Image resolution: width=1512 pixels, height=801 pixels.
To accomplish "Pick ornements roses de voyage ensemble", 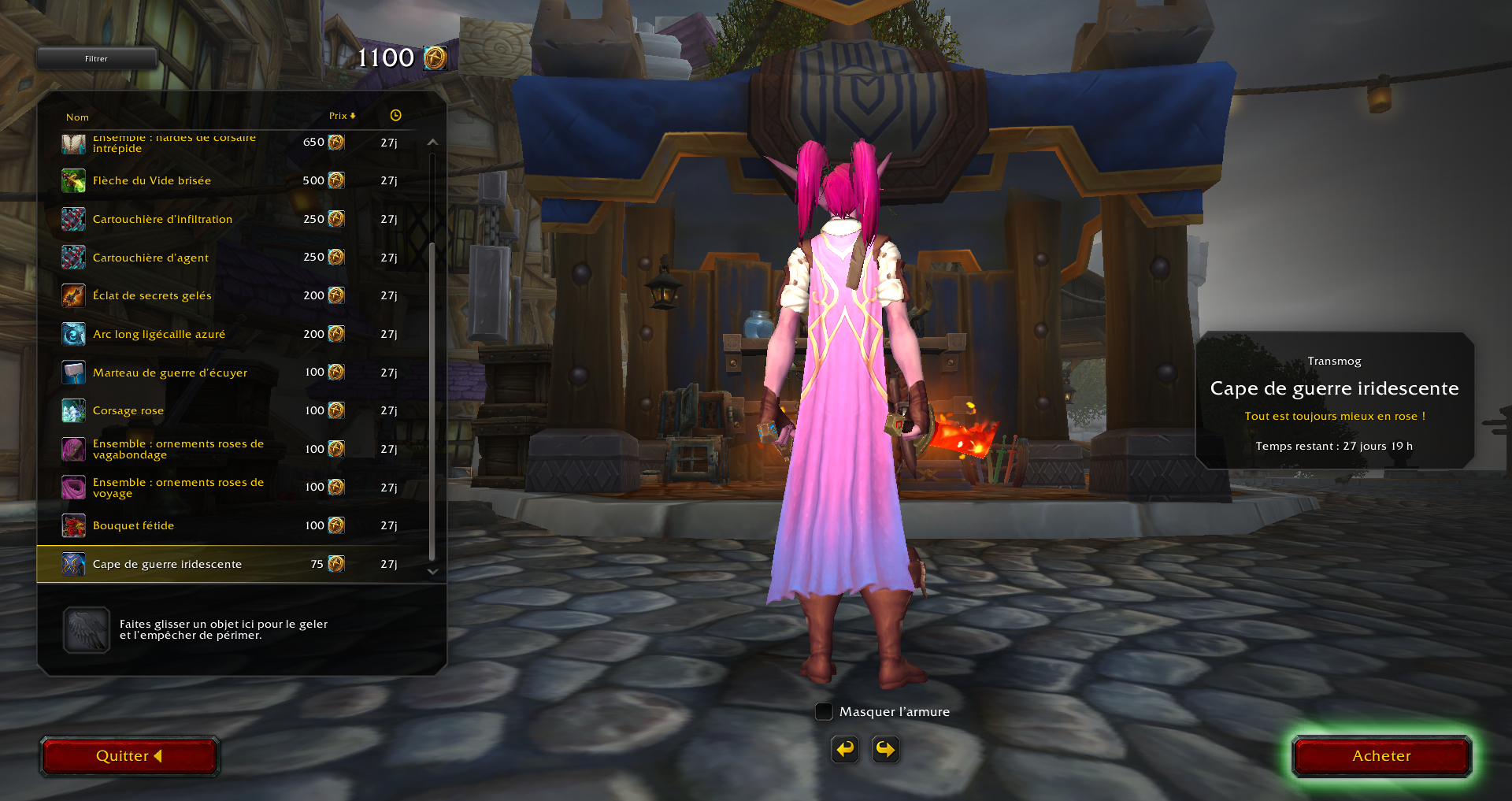I will (178, 488).
